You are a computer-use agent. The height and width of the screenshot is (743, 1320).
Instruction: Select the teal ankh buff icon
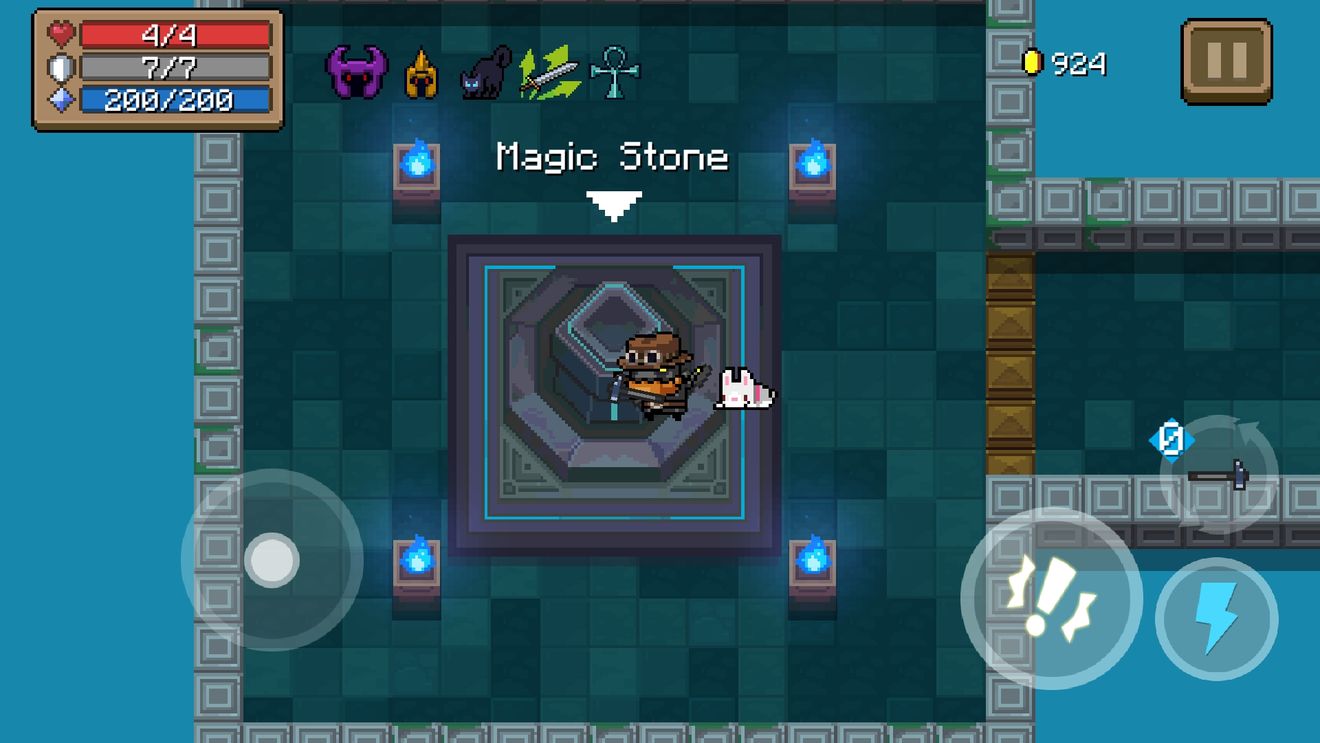pyautogui.click(x=615, y=73)
